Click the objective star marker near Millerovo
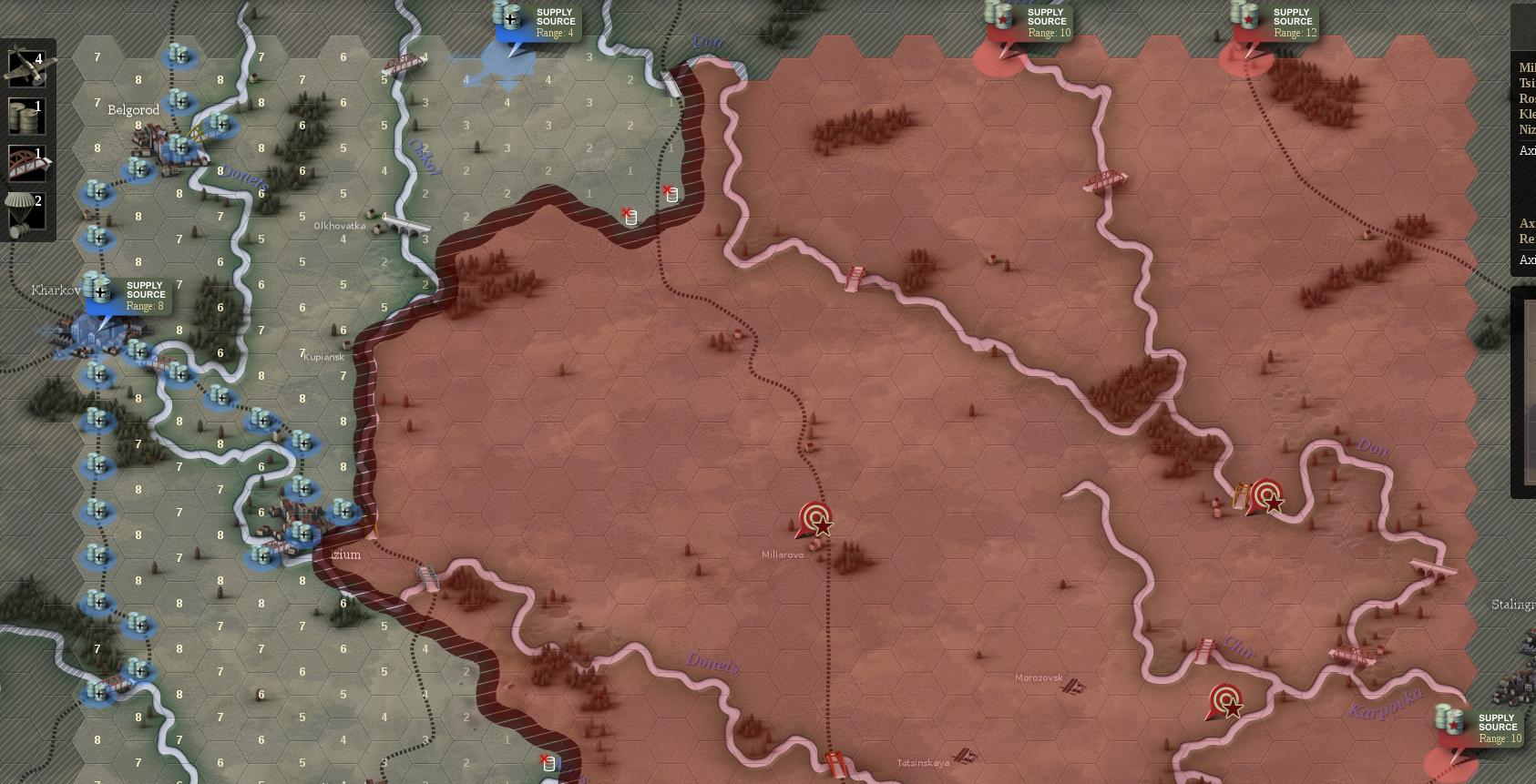 (x=815, y=521)
